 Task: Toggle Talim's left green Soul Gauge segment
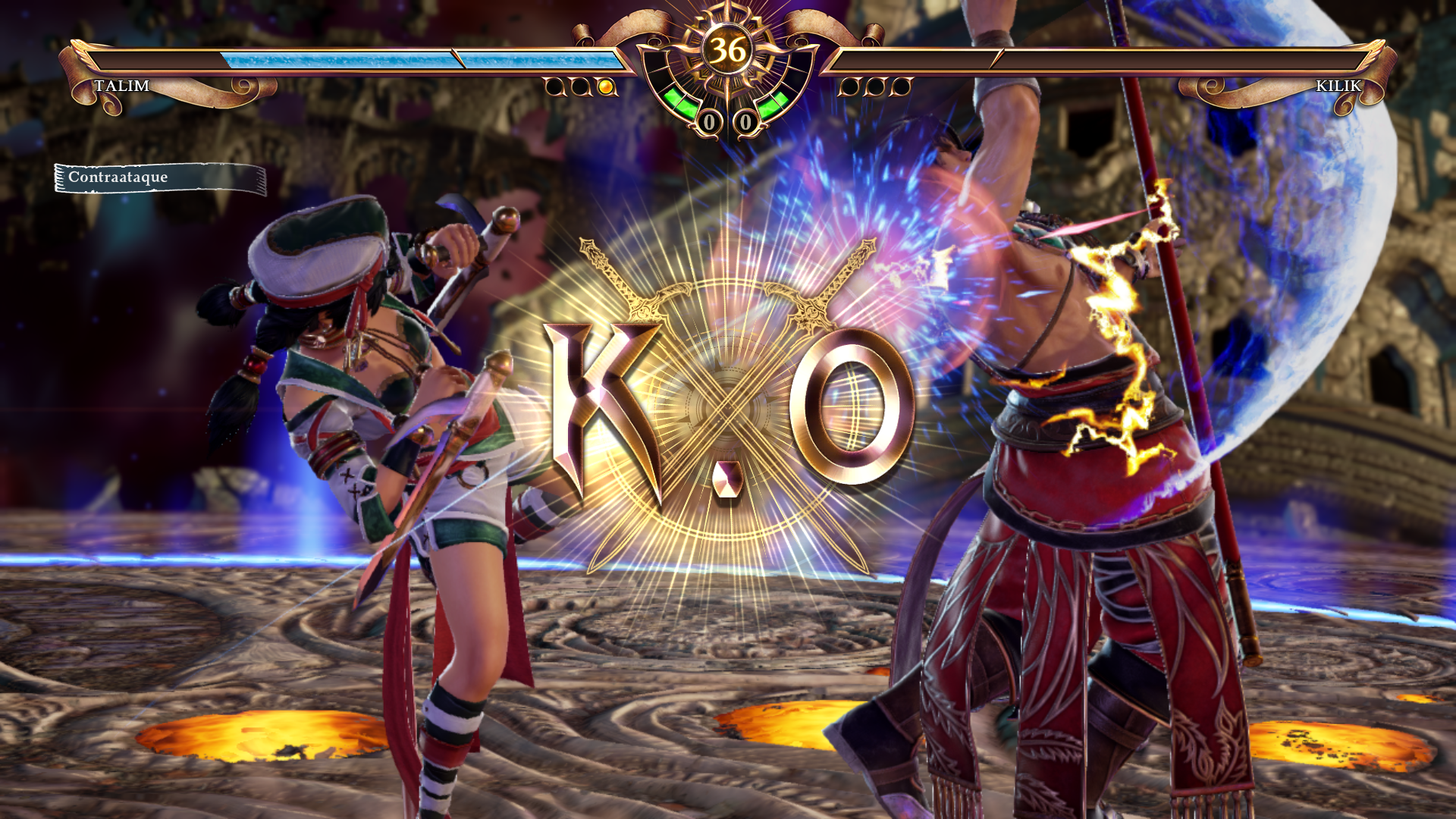tap(679, 102)
